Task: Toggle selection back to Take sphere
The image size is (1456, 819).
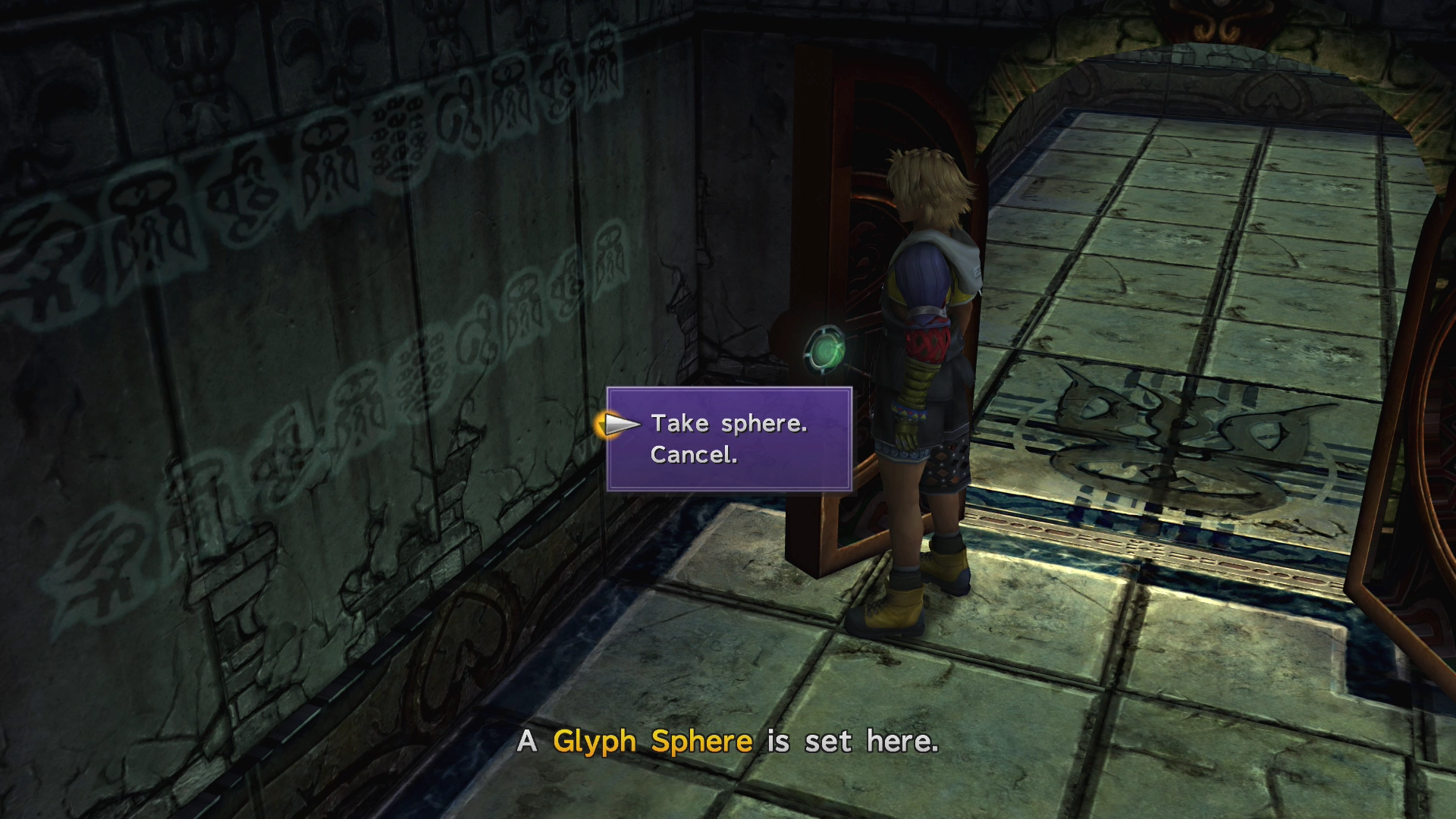Action: click(x=730, y=424)
